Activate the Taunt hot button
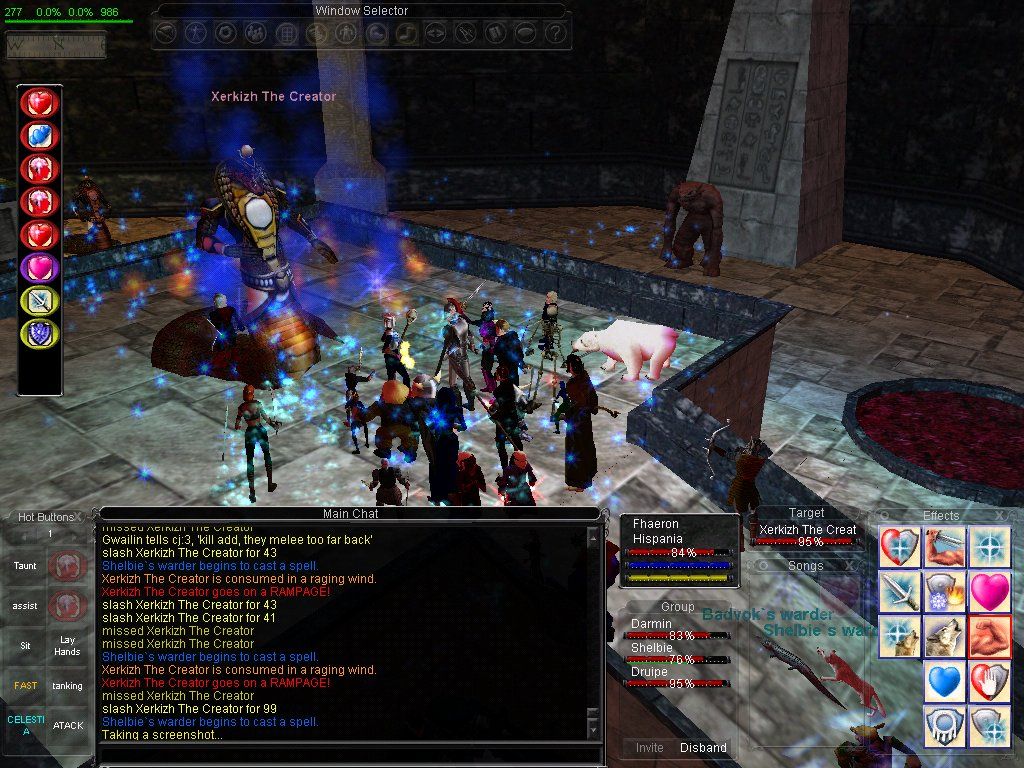The image size is (1024, 768). pyautogui.click(x=25, y=566)
